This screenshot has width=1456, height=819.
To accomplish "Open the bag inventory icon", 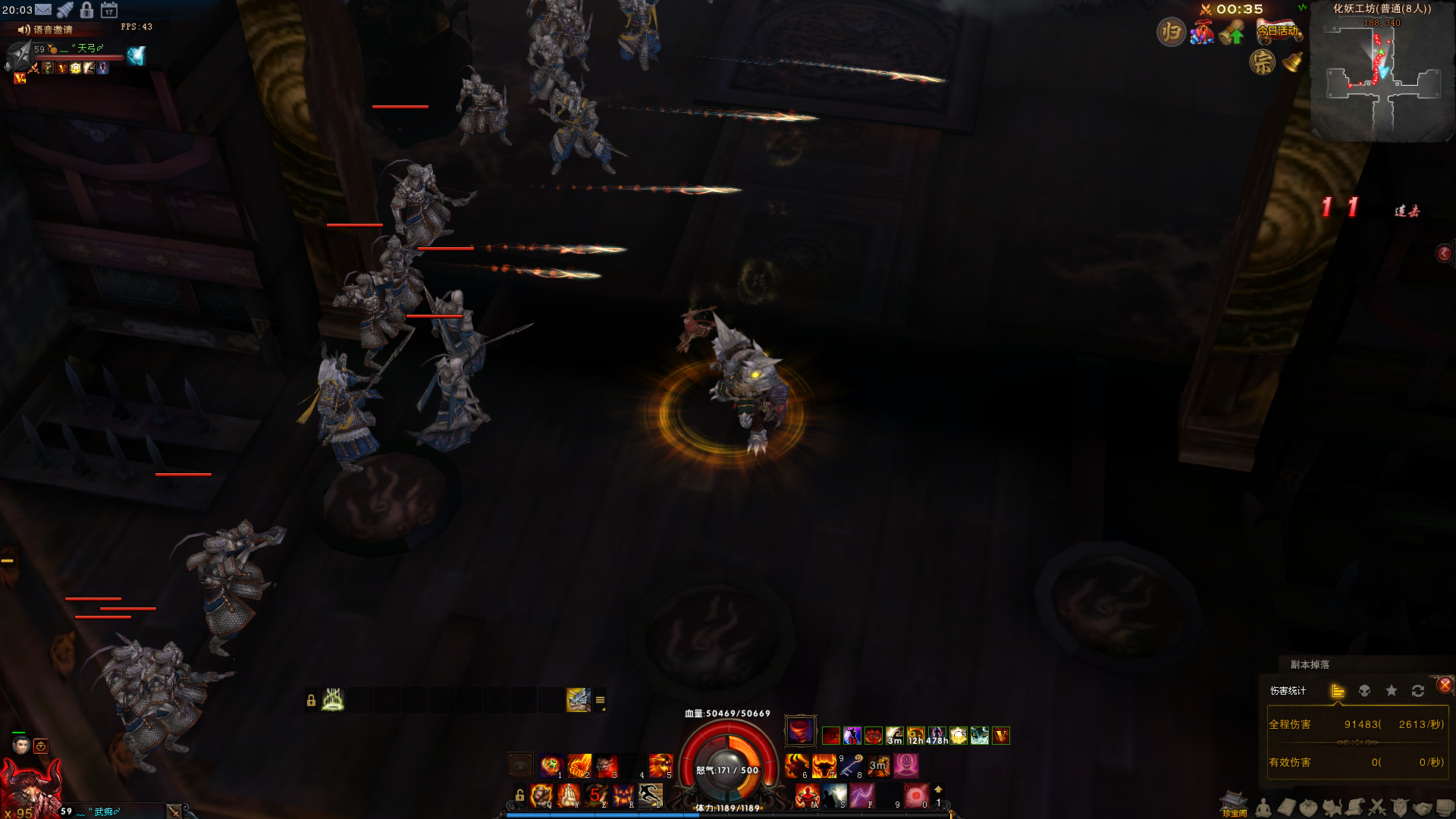I will pyautogui.click(x=1308, y=808).
